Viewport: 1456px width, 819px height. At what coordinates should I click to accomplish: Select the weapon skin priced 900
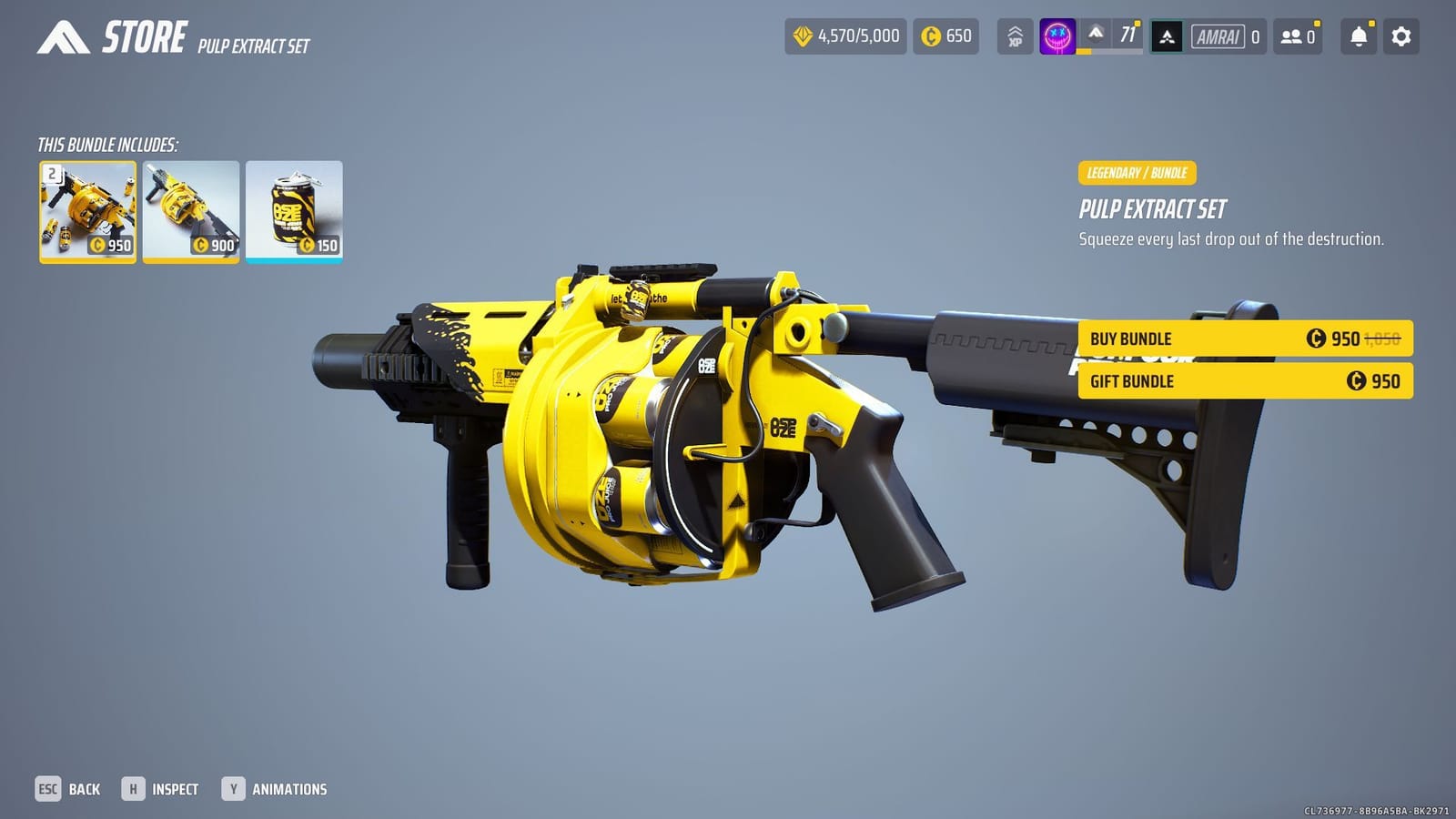(x=191, y=210)
